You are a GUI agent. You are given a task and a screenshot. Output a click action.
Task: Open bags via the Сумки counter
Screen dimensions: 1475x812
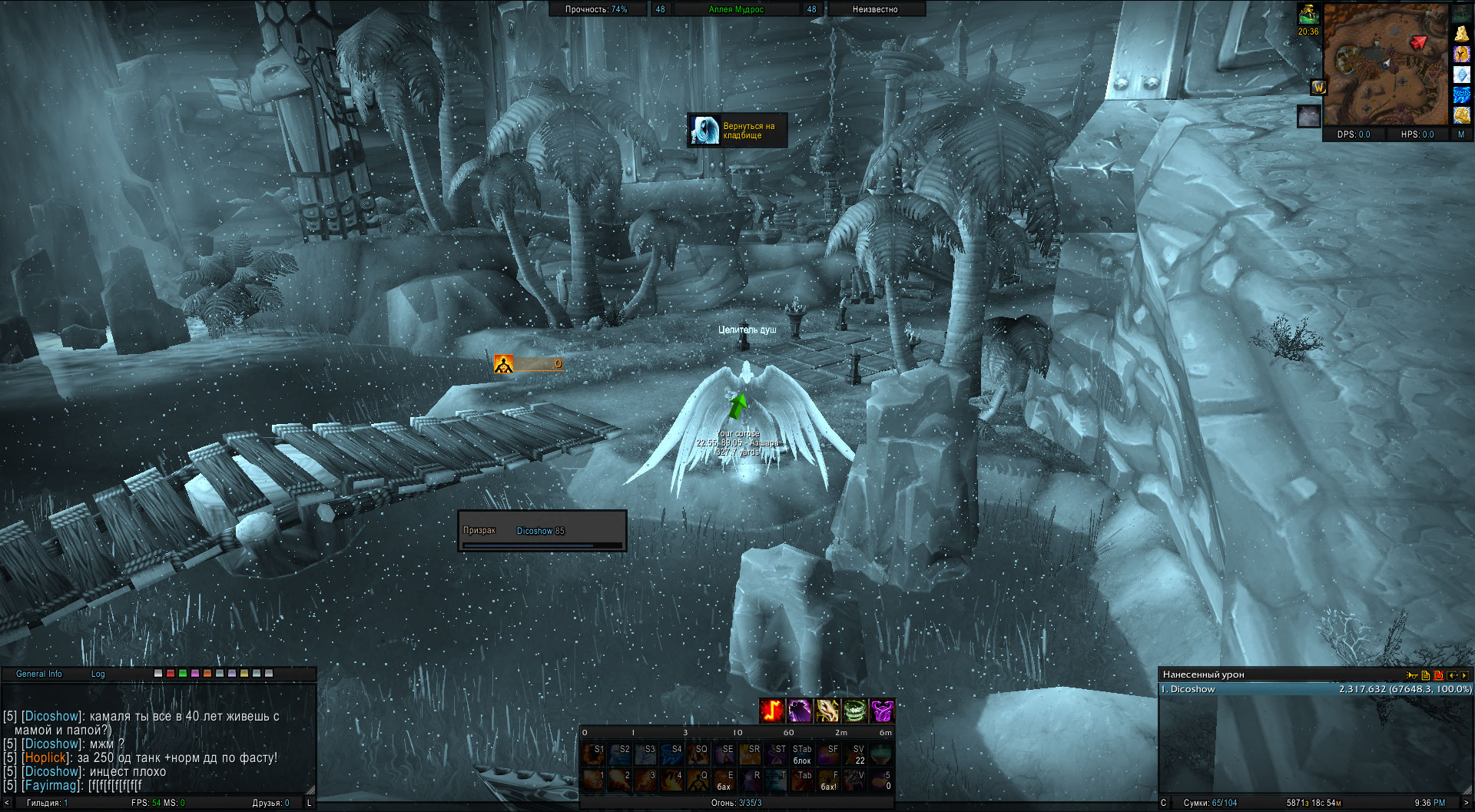click(1210, 803)
